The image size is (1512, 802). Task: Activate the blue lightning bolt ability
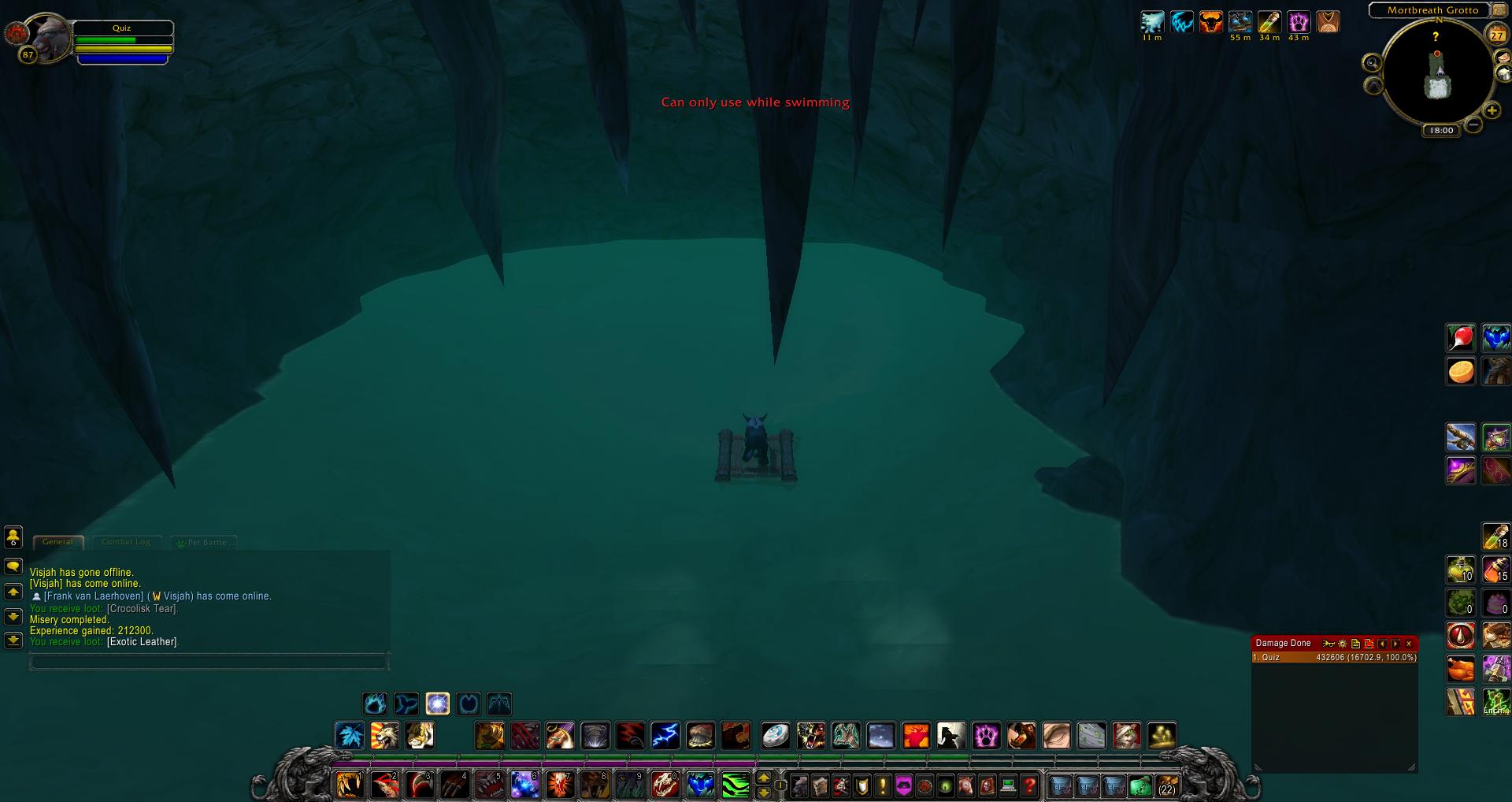click(x=665, y=736)
